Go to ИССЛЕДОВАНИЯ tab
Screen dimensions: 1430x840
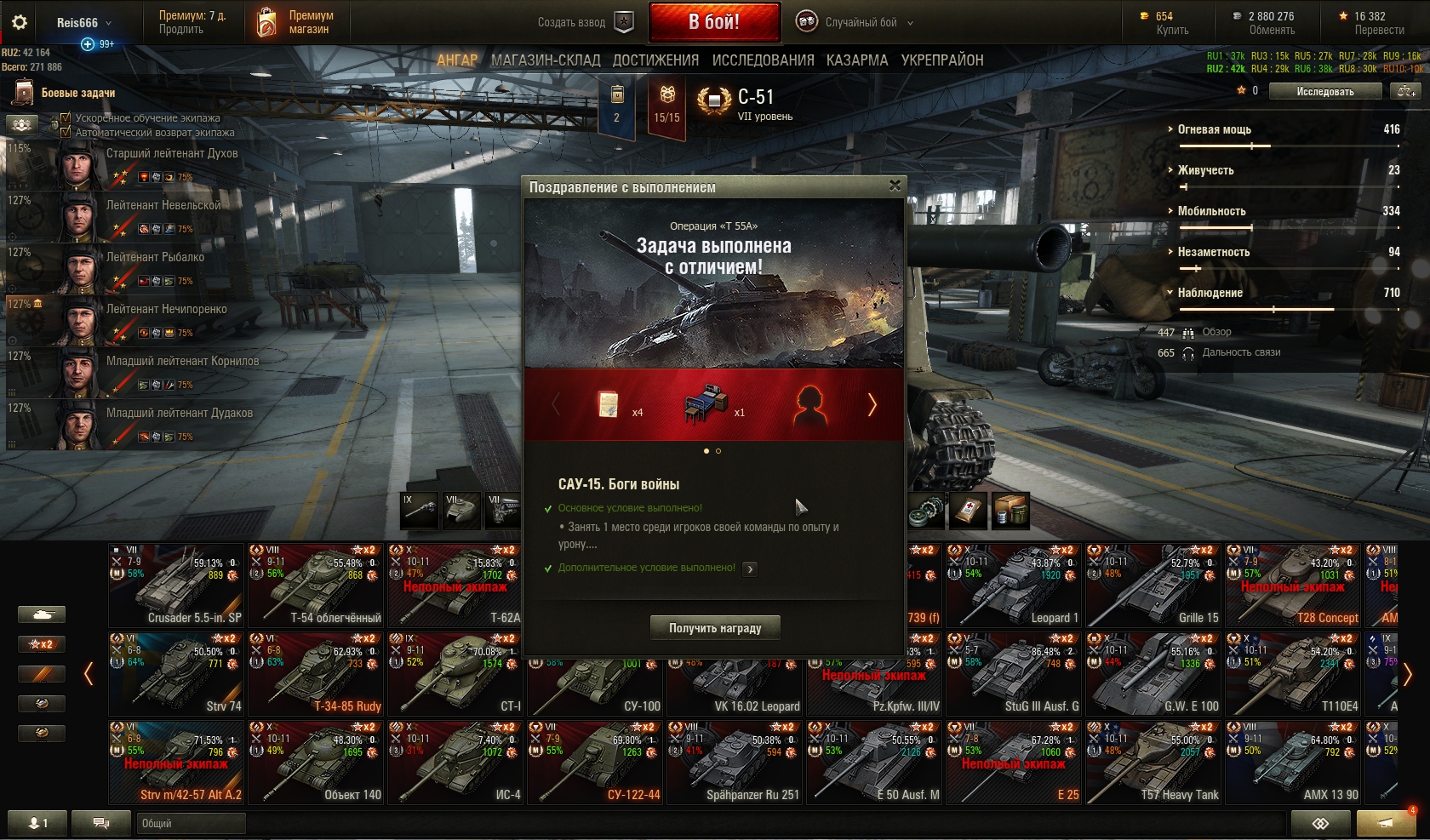click(763, 60)
